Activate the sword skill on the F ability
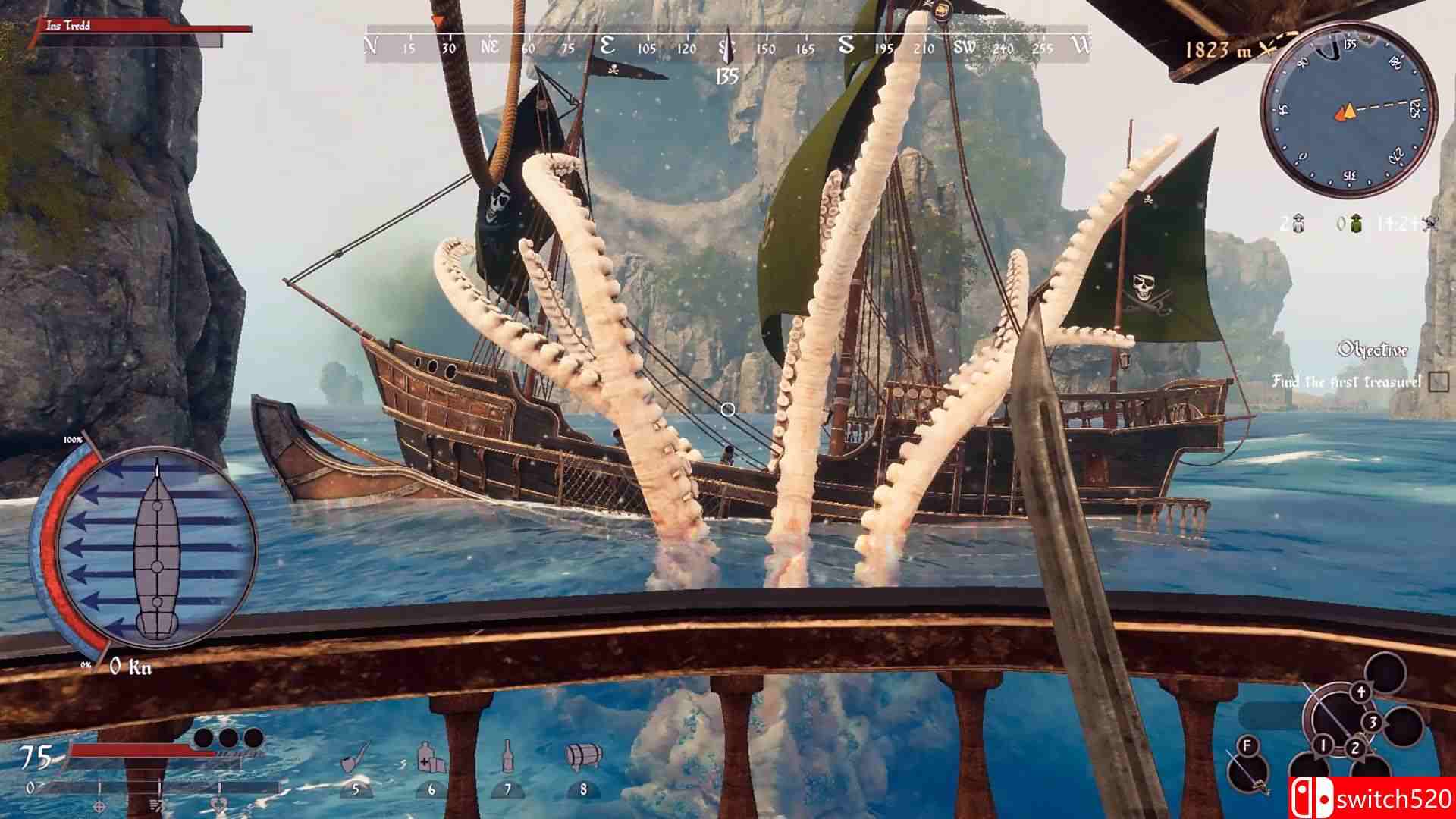Screen dimensions: 1456x819 (1247, 745)
